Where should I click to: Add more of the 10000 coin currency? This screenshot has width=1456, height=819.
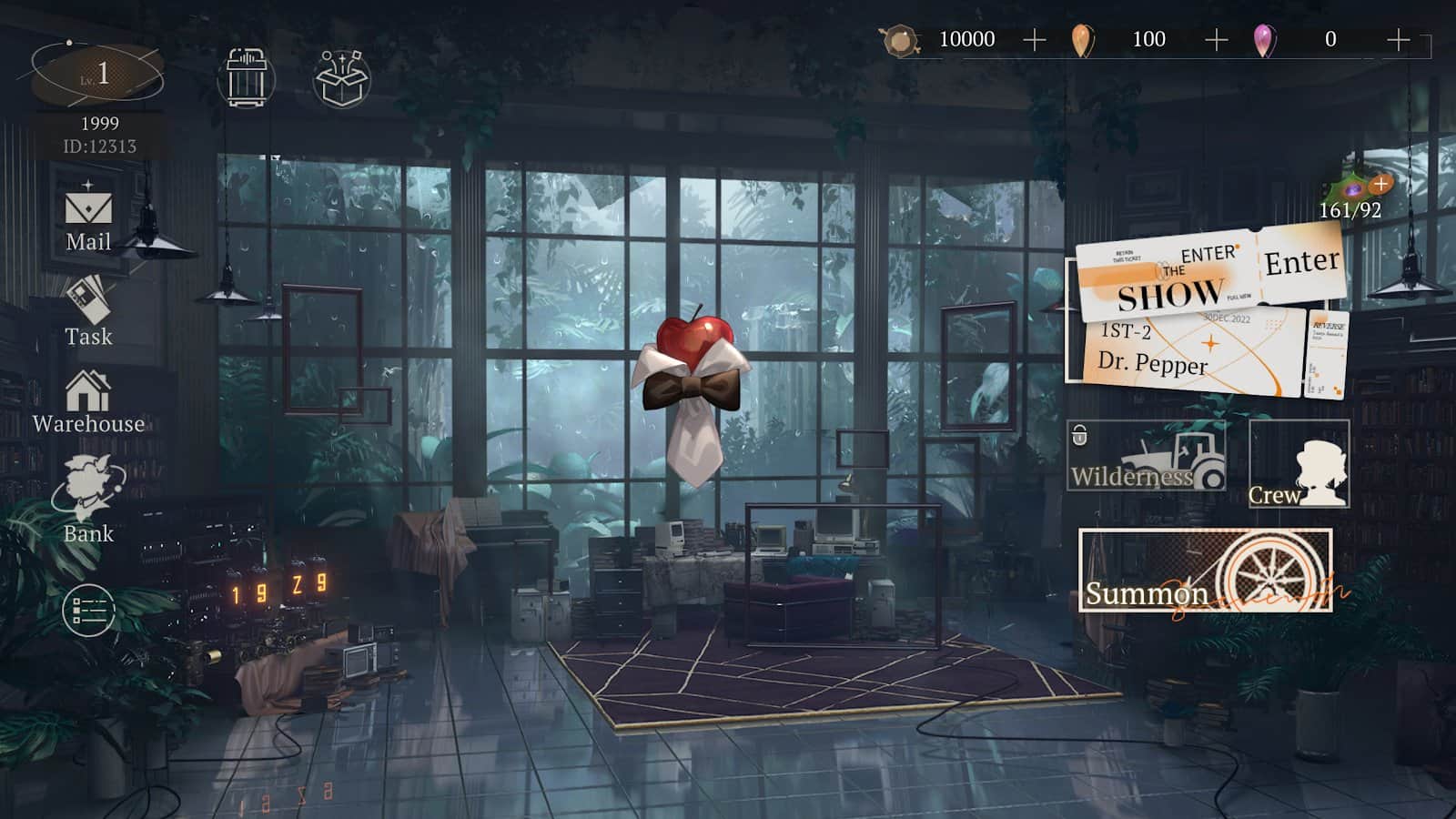click(1034, 39)
